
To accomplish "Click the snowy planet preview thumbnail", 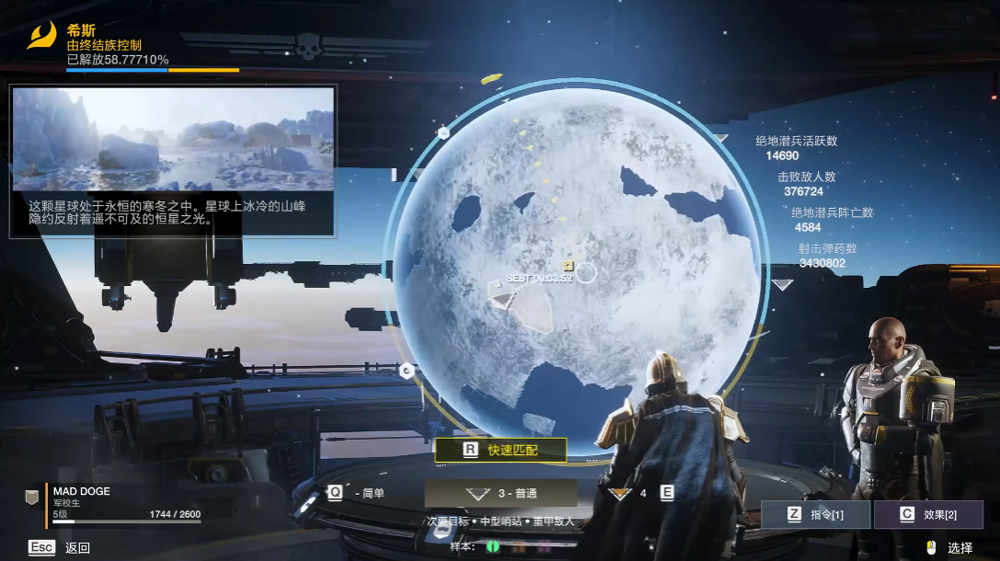I will pos(173,139).
